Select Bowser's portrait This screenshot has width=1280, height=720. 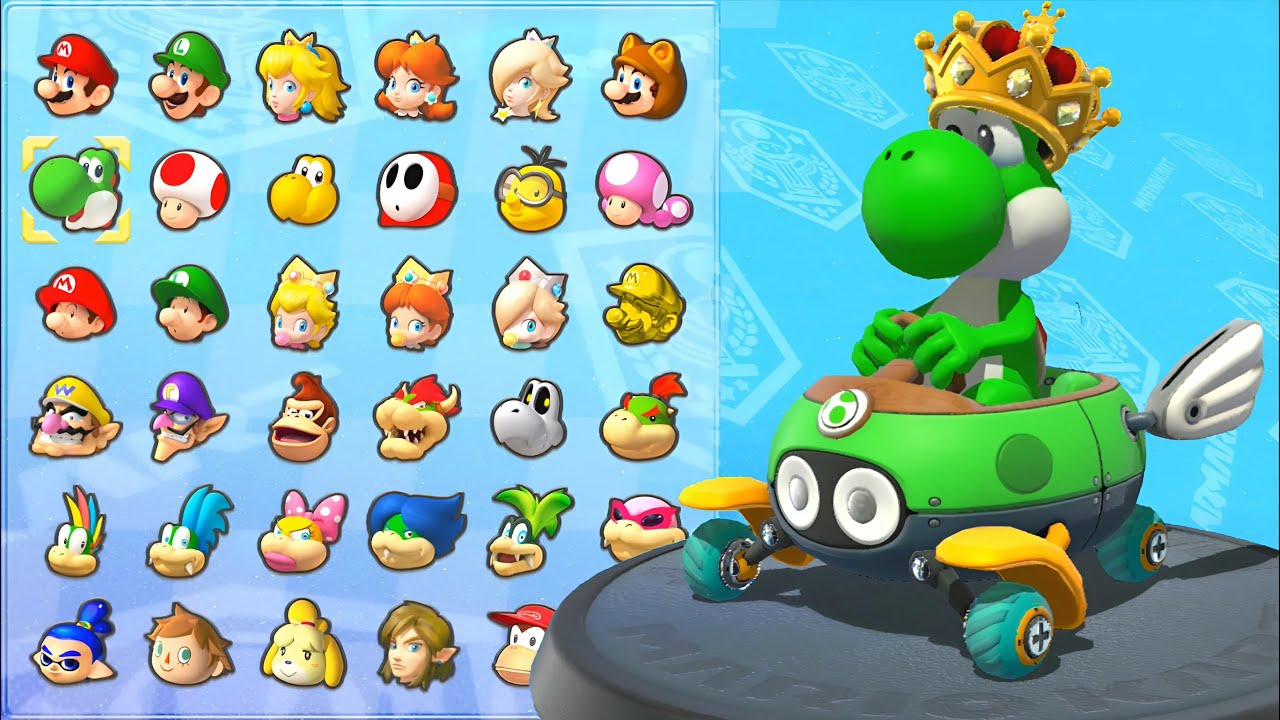pos(416,417)
